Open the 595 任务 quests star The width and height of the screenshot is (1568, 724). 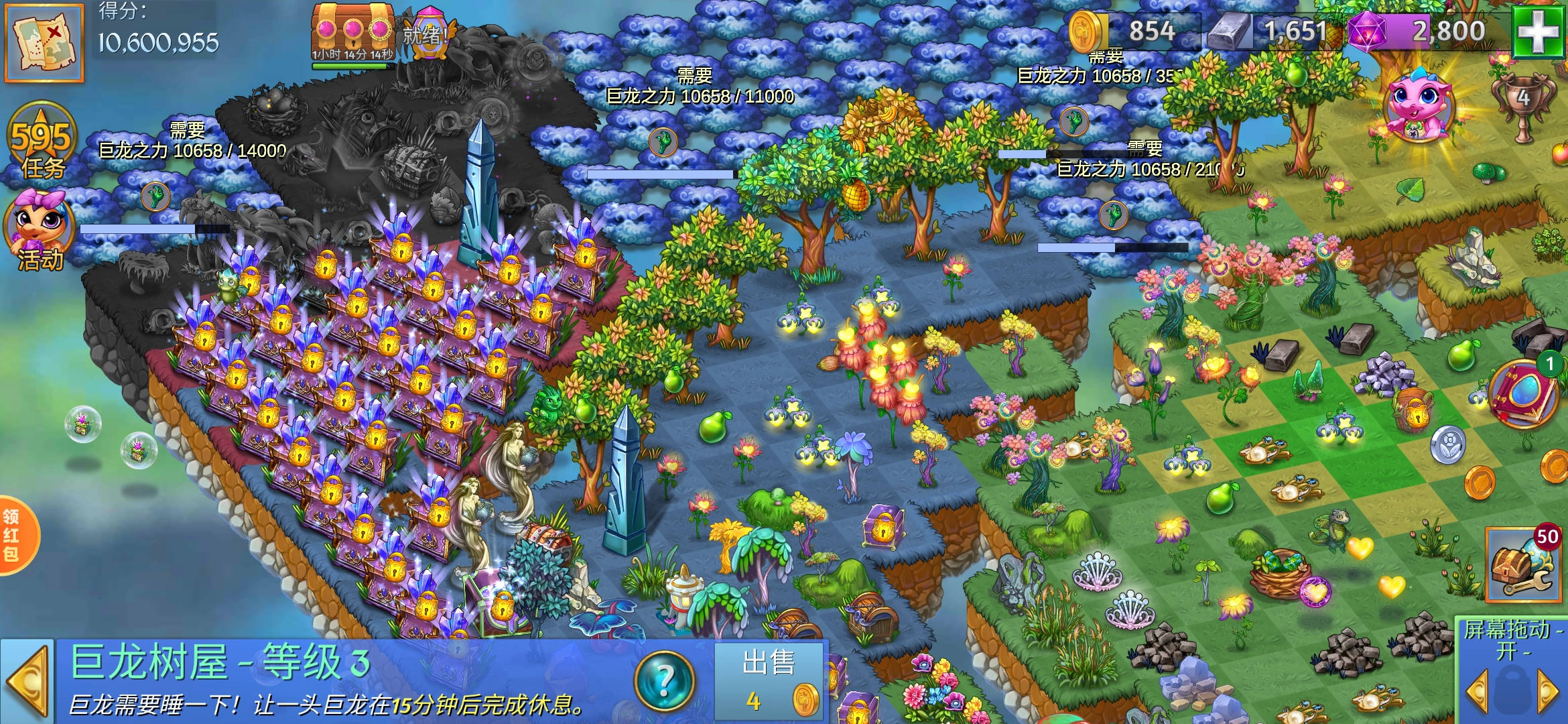42,144
